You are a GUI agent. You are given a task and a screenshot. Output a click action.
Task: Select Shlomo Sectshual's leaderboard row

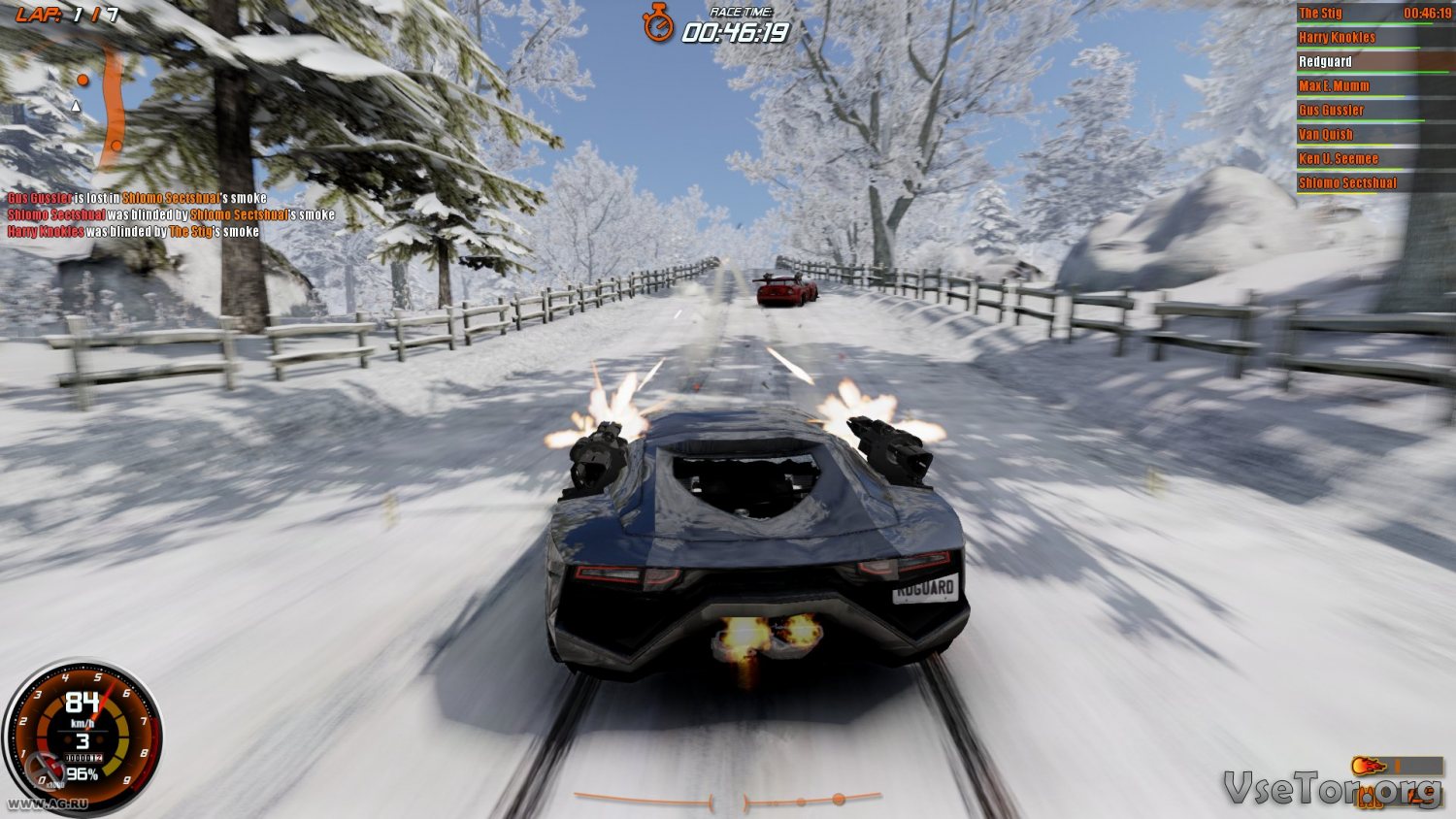(x=1347, y=183)
